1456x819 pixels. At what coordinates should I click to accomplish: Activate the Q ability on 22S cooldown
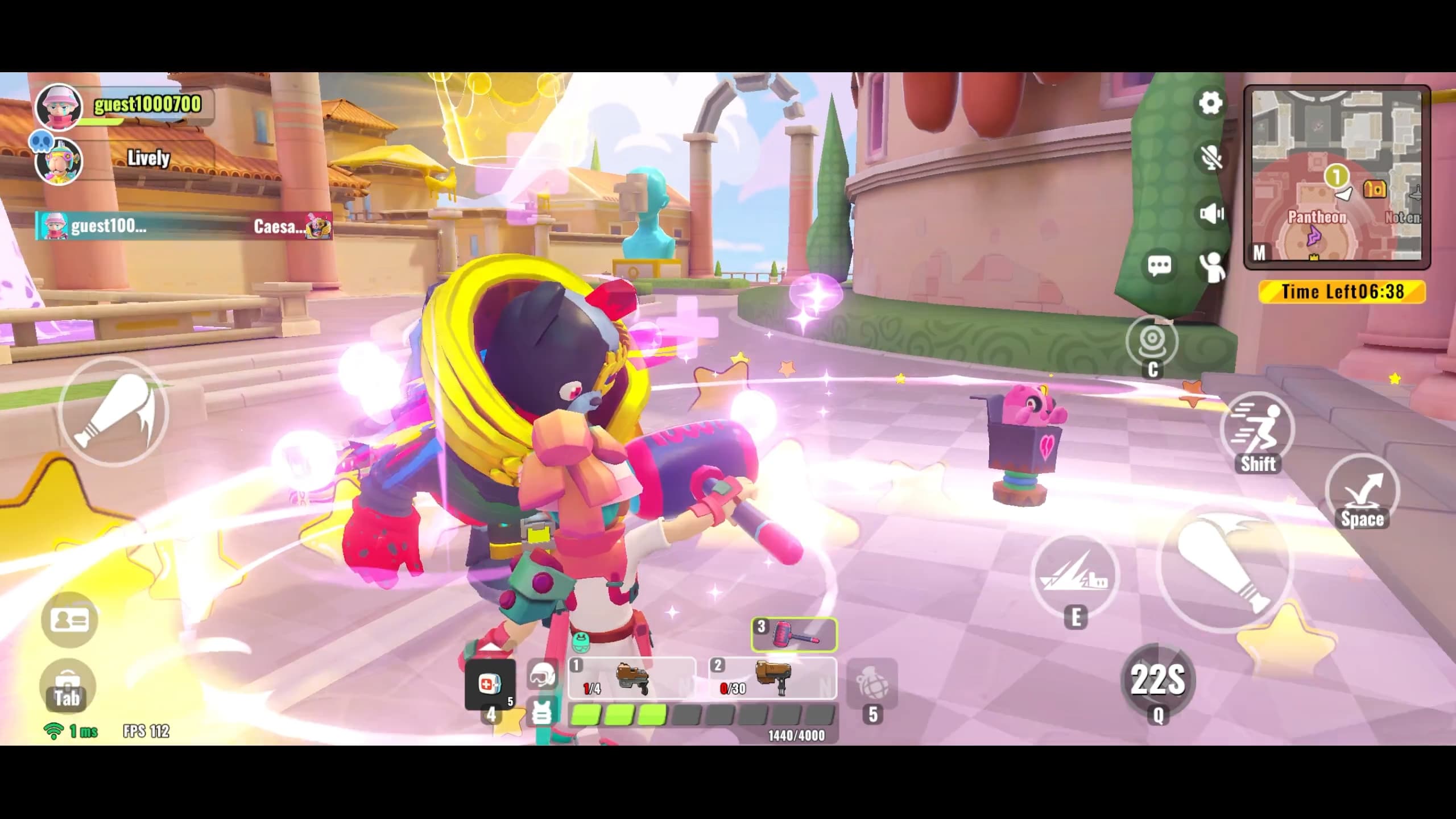click(1157, 680)
